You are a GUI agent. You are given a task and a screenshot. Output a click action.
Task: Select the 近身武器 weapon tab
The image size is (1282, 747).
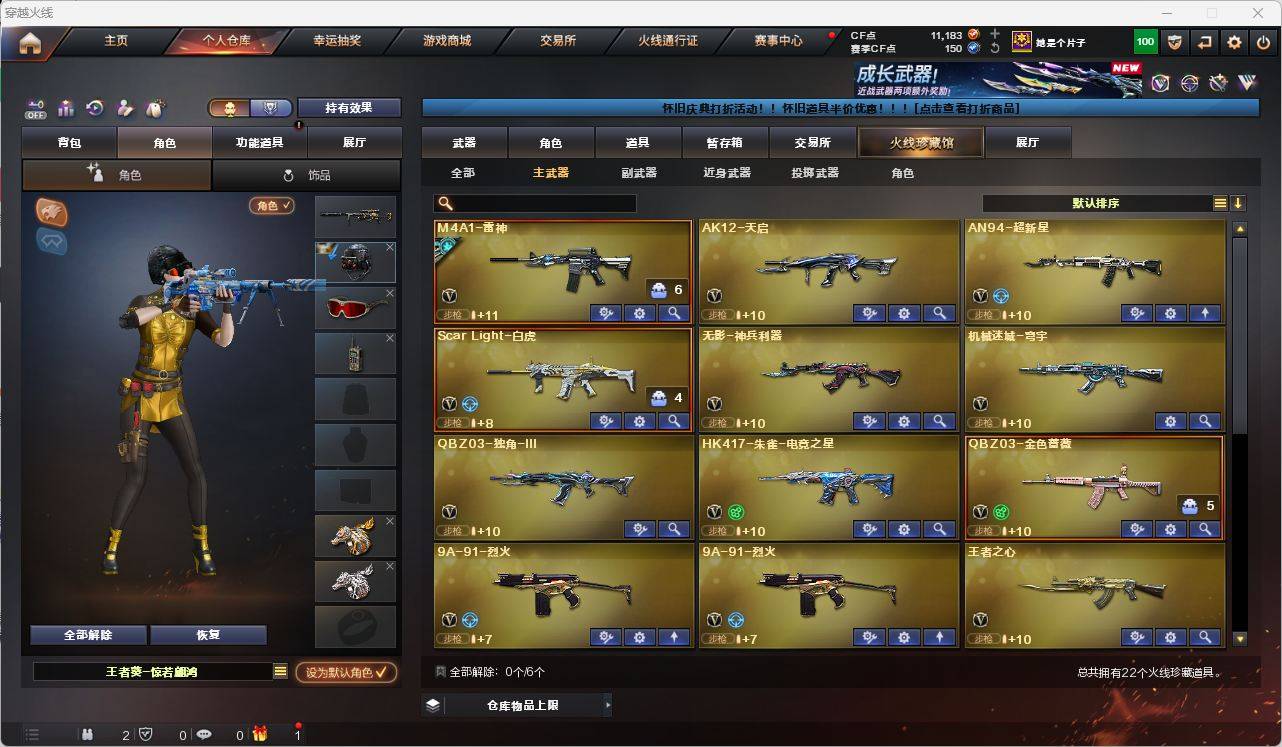click(x=726, y=172)
